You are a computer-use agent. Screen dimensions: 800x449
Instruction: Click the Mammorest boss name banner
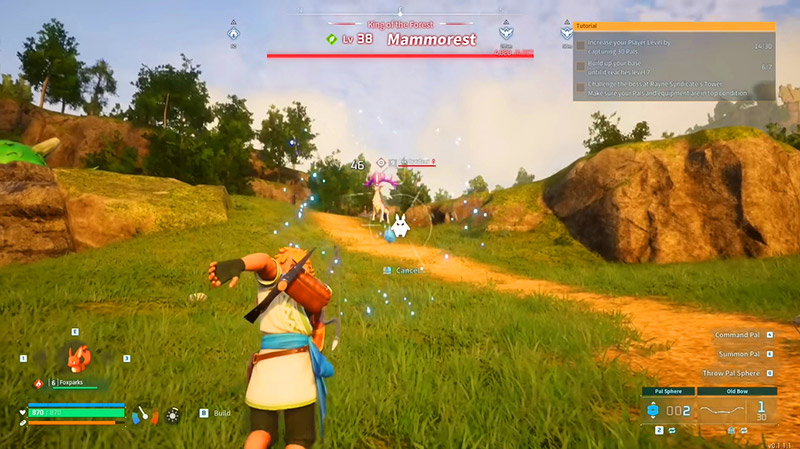(431, 40)
